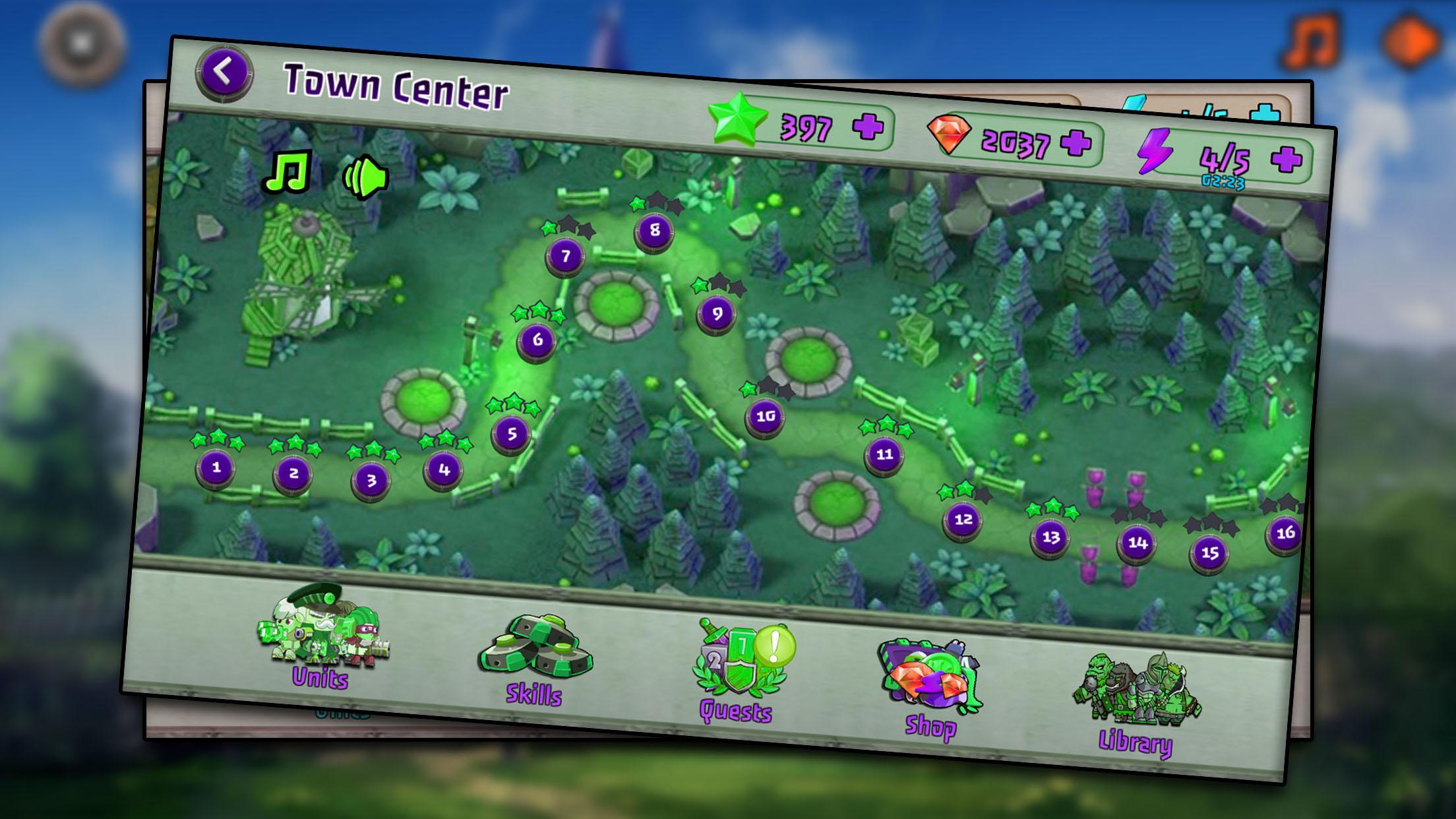
Task: Choose level 5 node
Action: point(512,435)
